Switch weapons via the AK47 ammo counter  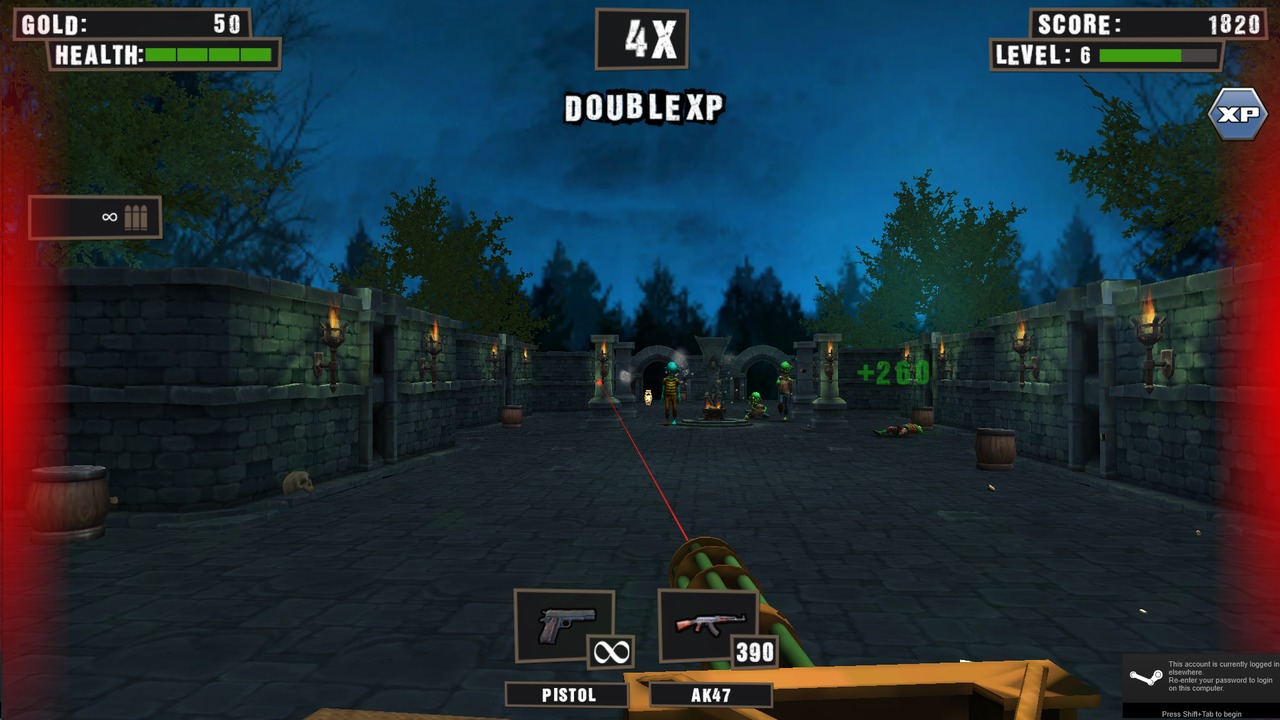point(754,653)
